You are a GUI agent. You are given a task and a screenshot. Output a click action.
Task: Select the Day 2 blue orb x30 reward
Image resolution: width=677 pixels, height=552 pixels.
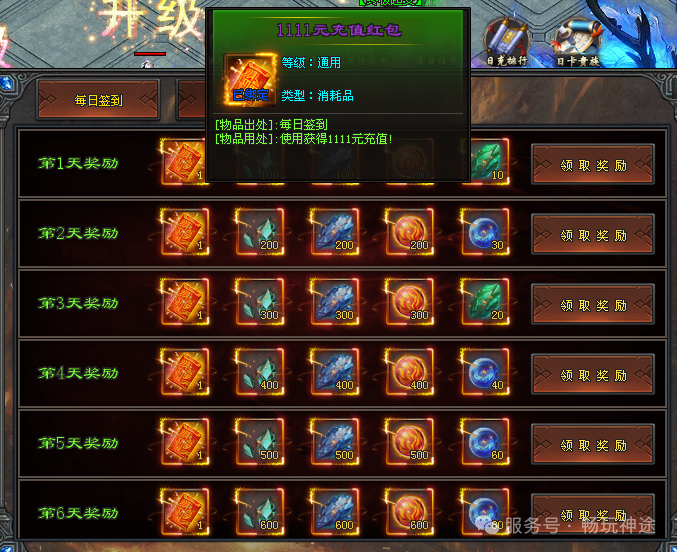click(484, 232)
